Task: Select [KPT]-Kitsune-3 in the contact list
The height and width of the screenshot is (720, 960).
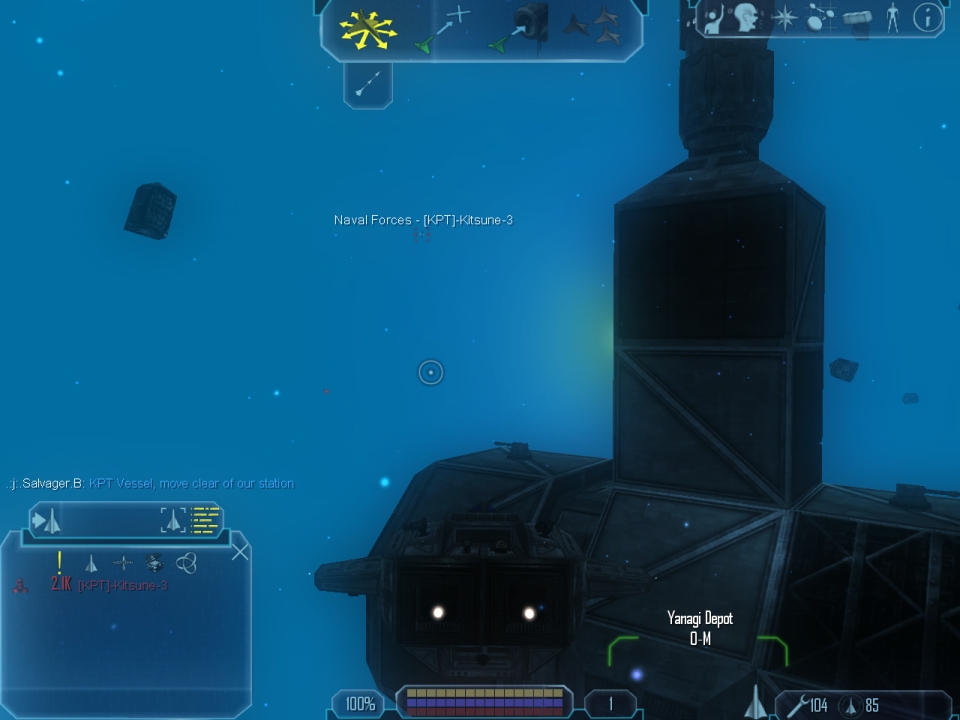Action: [x=122, y=586]
